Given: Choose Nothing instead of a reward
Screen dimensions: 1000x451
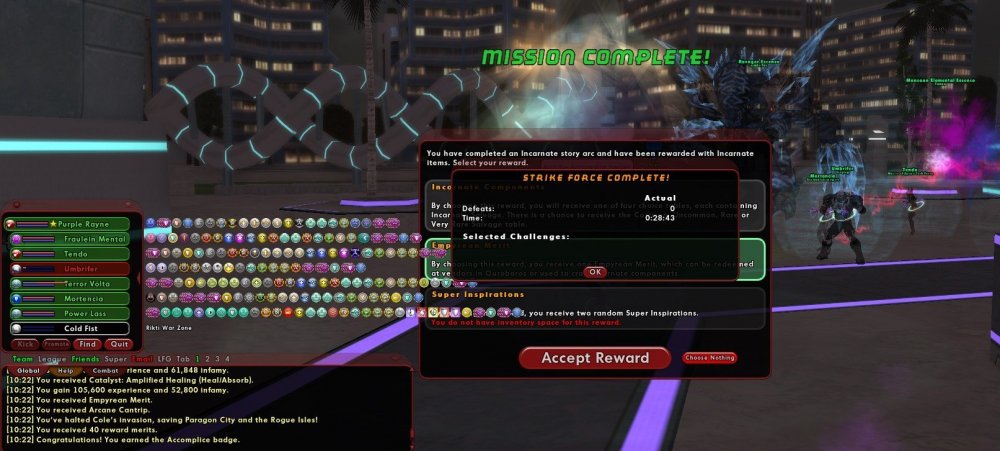Looking at the screenshot, I should [x=709, y=358].
